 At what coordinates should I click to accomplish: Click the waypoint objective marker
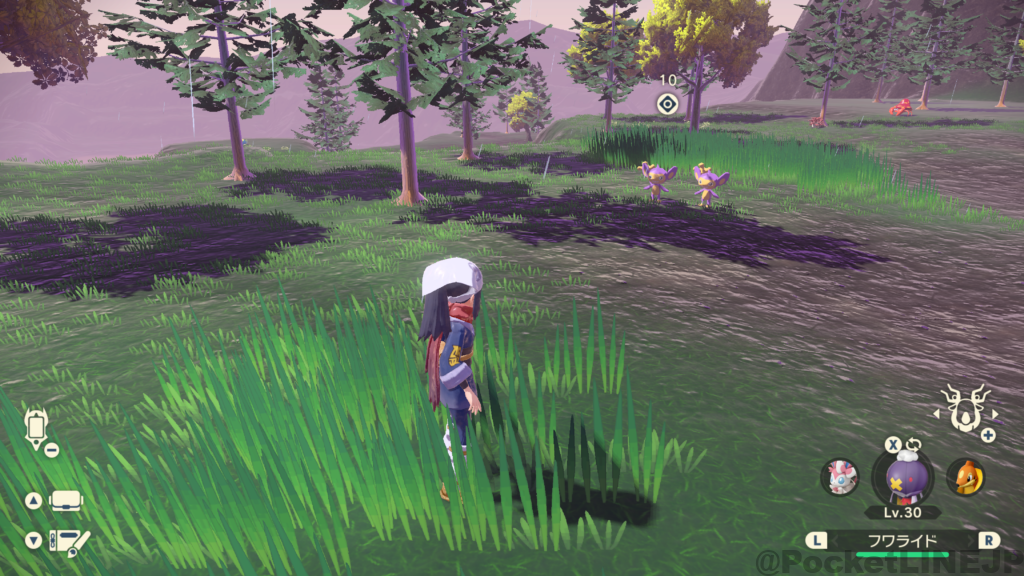coord(667,102)
